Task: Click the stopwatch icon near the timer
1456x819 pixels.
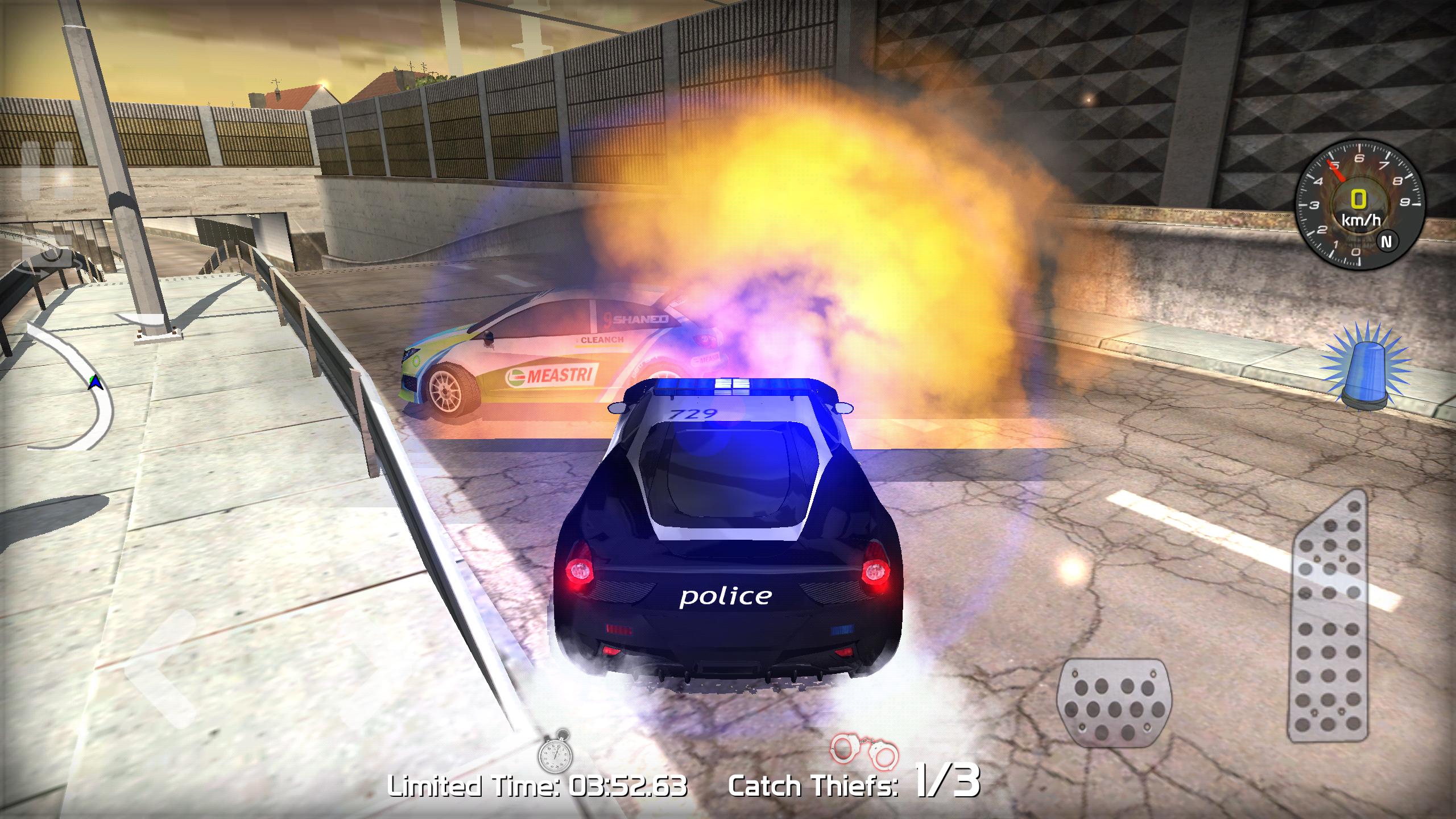Action: 555,750
